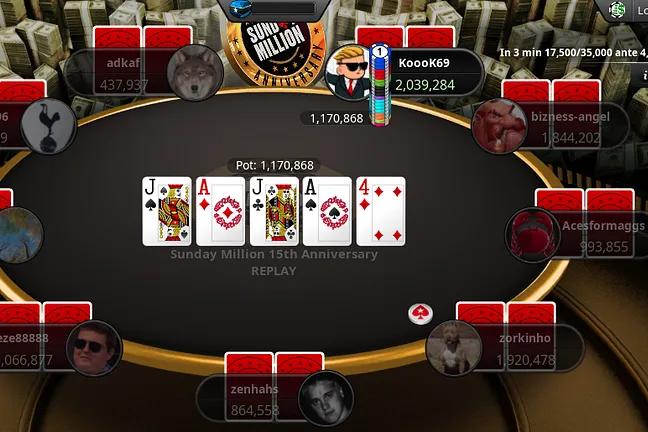Viewport: 648px width, 432px height.
Task: Open the slider widget above the Sunday Million logo
Action: [278, 8]
